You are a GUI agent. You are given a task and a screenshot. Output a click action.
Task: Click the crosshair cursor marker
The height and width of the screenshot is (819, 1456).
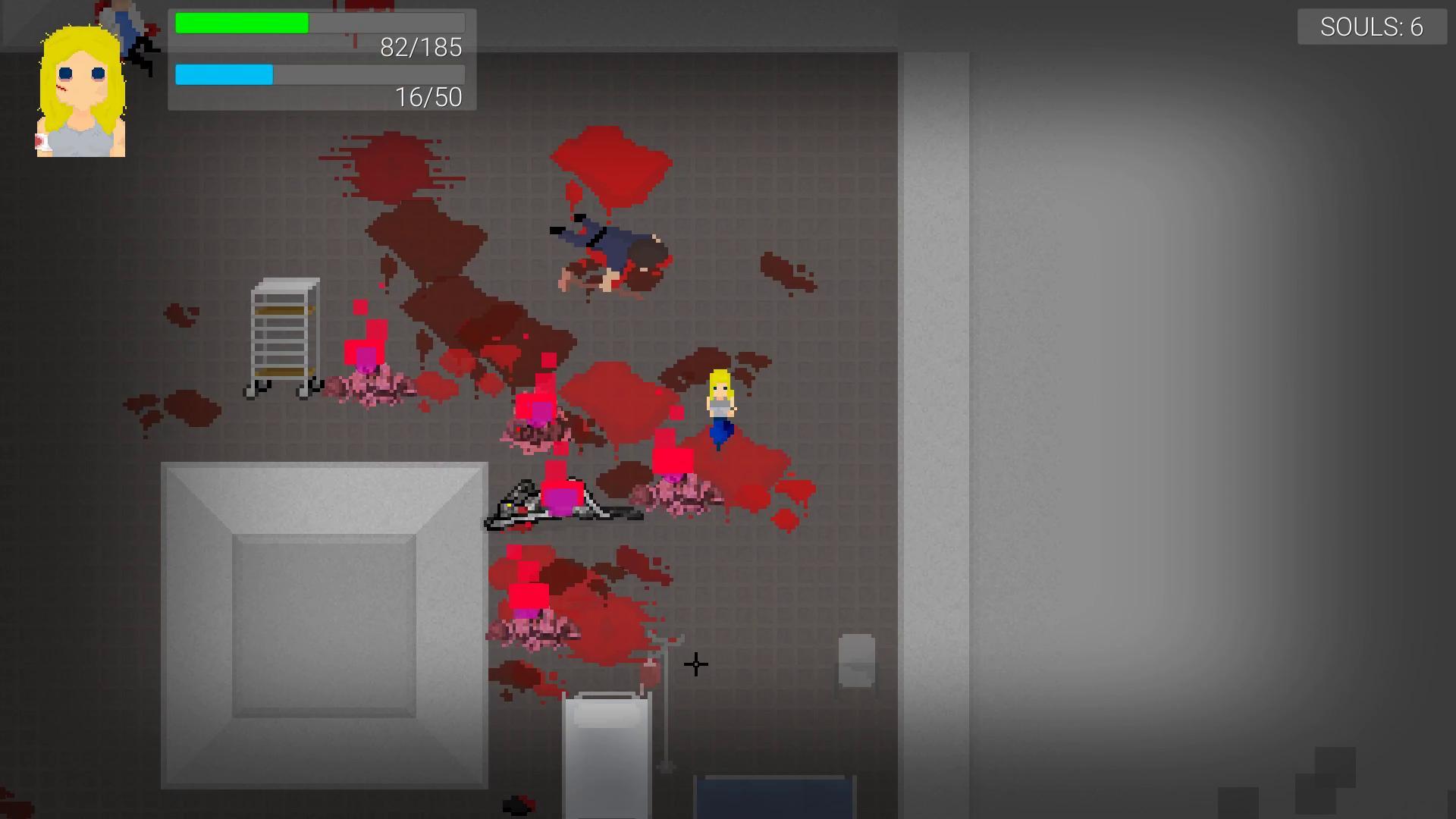695,665
